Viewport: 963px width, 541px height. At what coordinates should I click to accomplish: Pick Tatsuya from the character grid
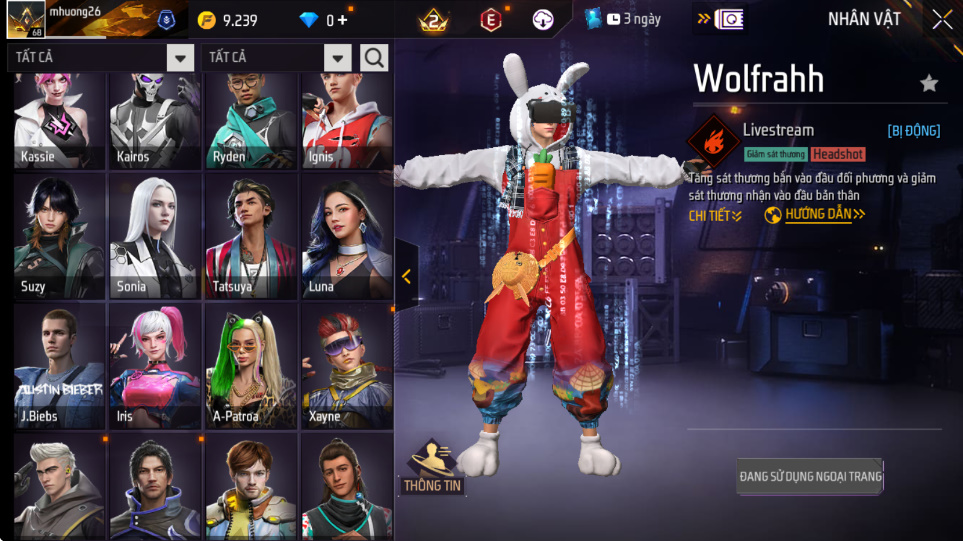point(251,237)
